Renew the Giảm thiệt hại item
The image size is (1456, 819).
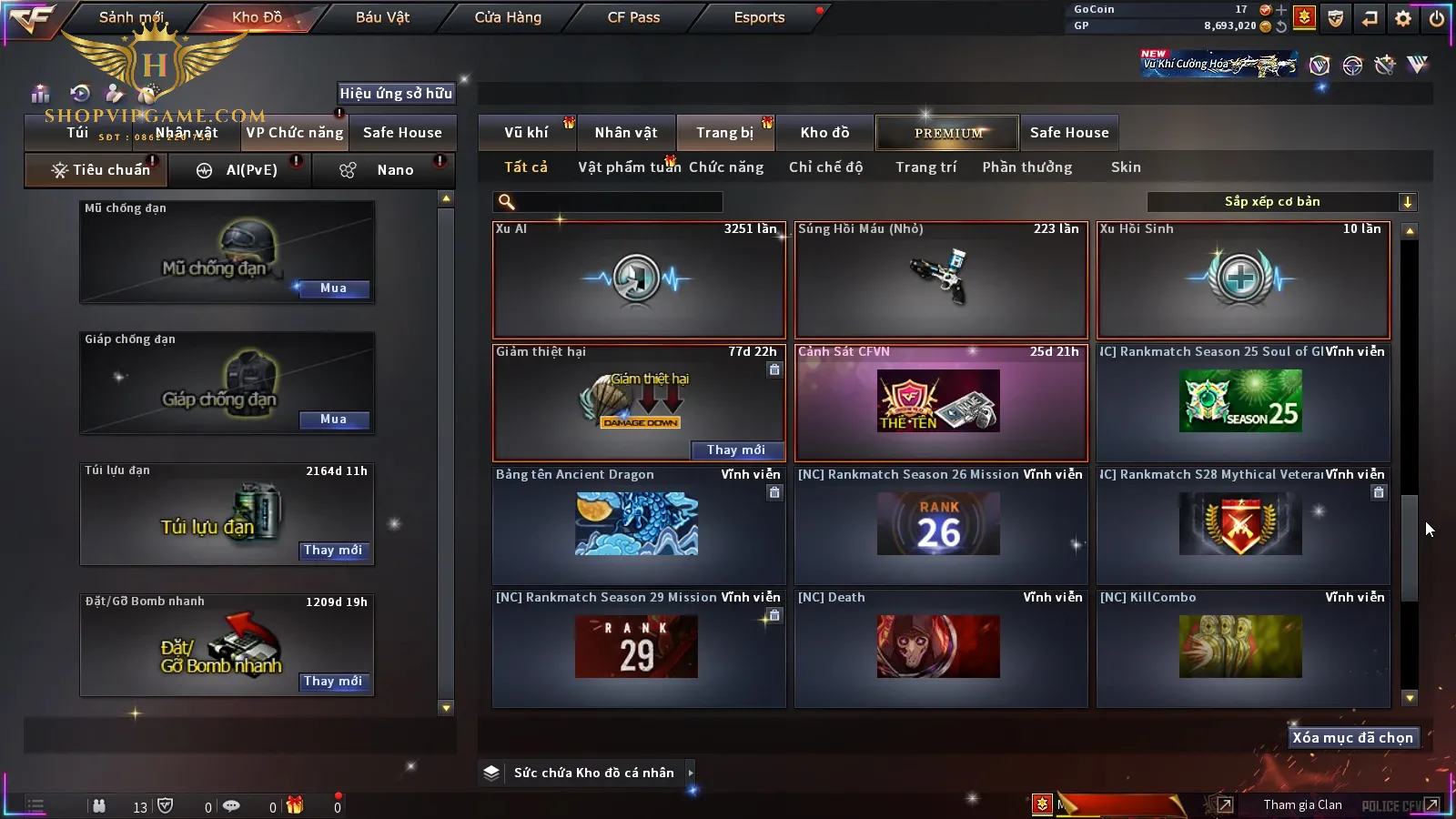coord(735,450)
